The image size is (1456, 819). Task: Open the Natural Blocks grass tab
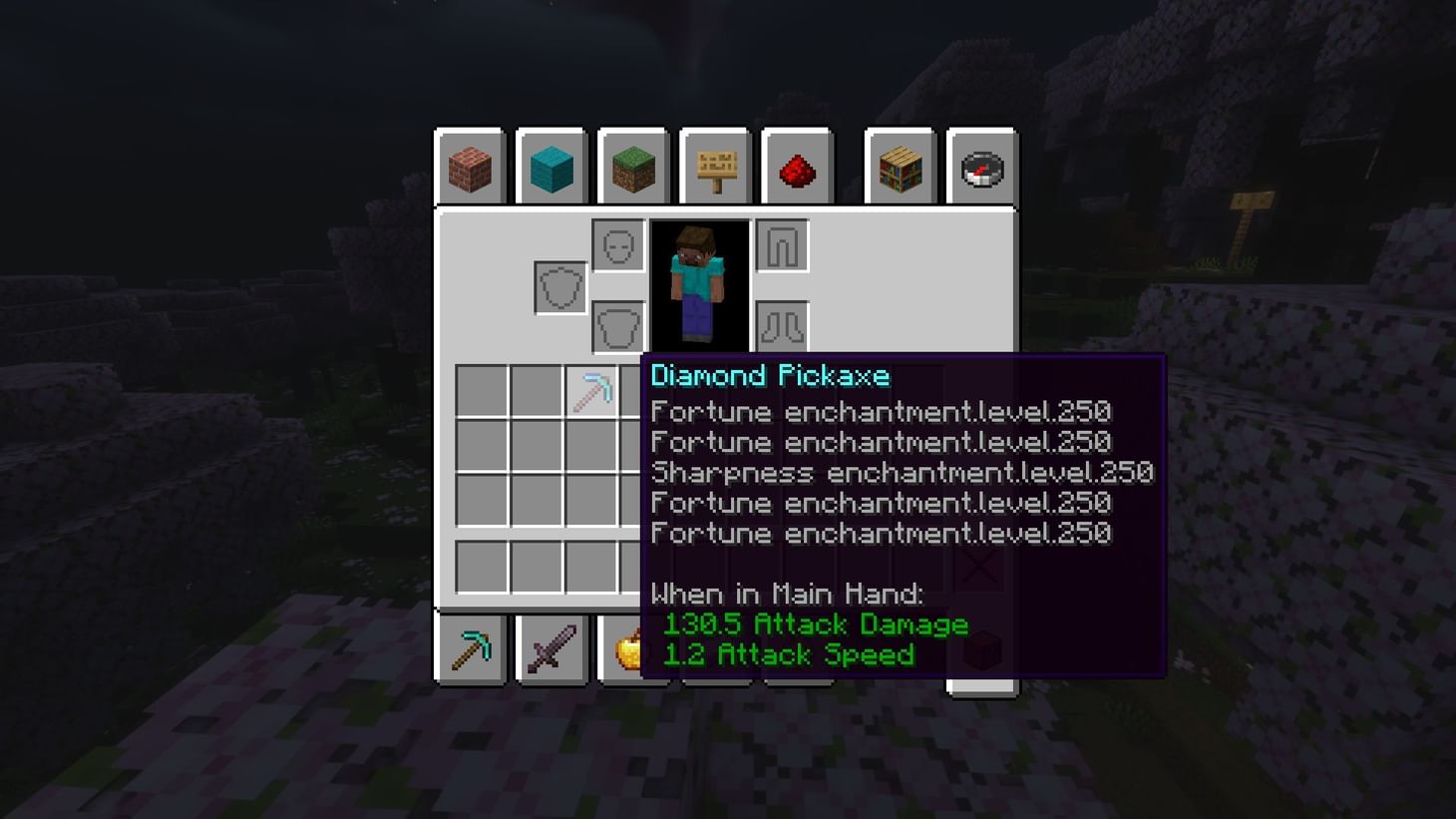(x=633, y=168)
